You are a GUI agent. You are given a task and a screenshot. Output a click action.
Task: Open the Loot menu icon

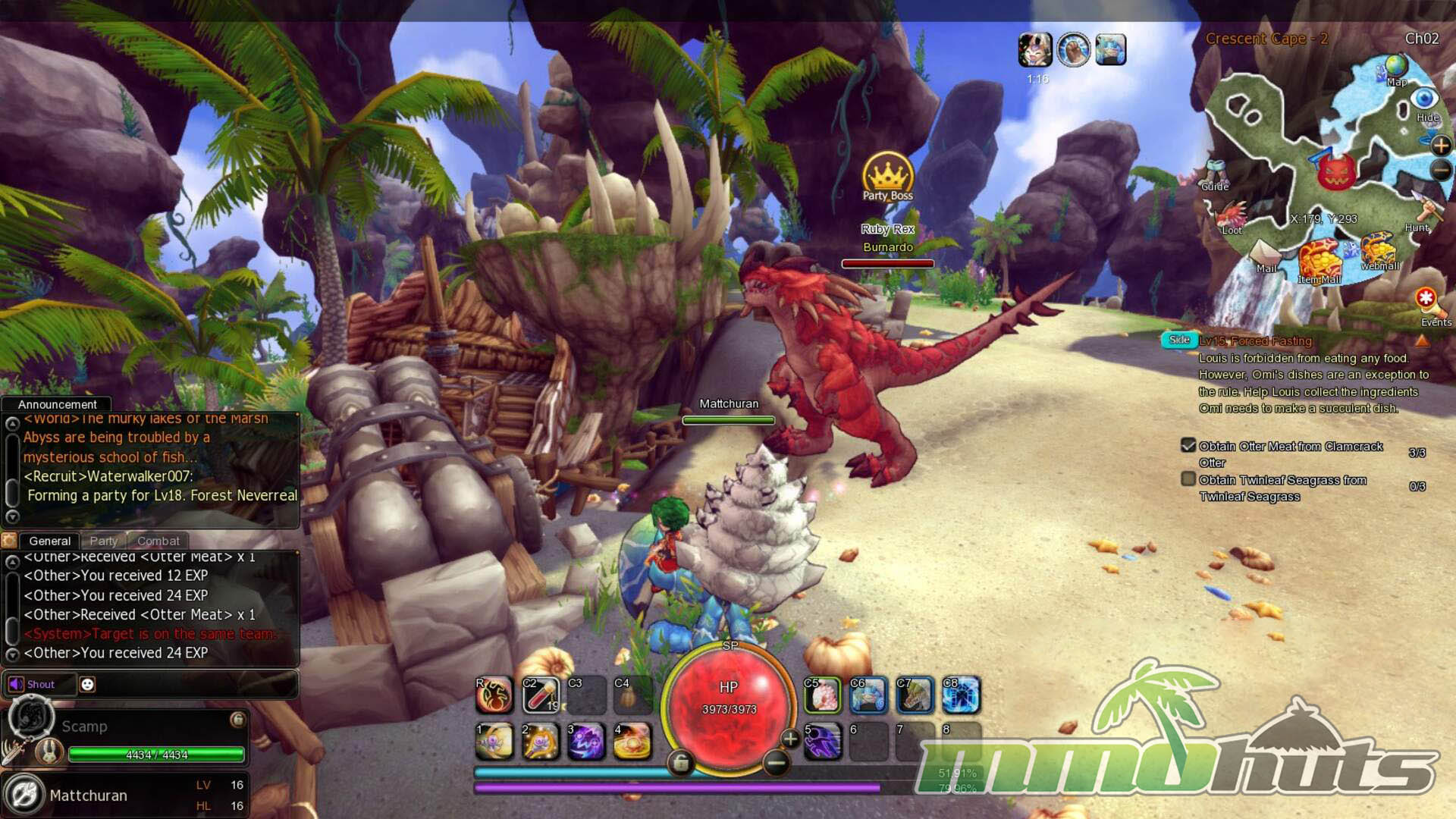pyautogui.click(x=1232, y=216)
